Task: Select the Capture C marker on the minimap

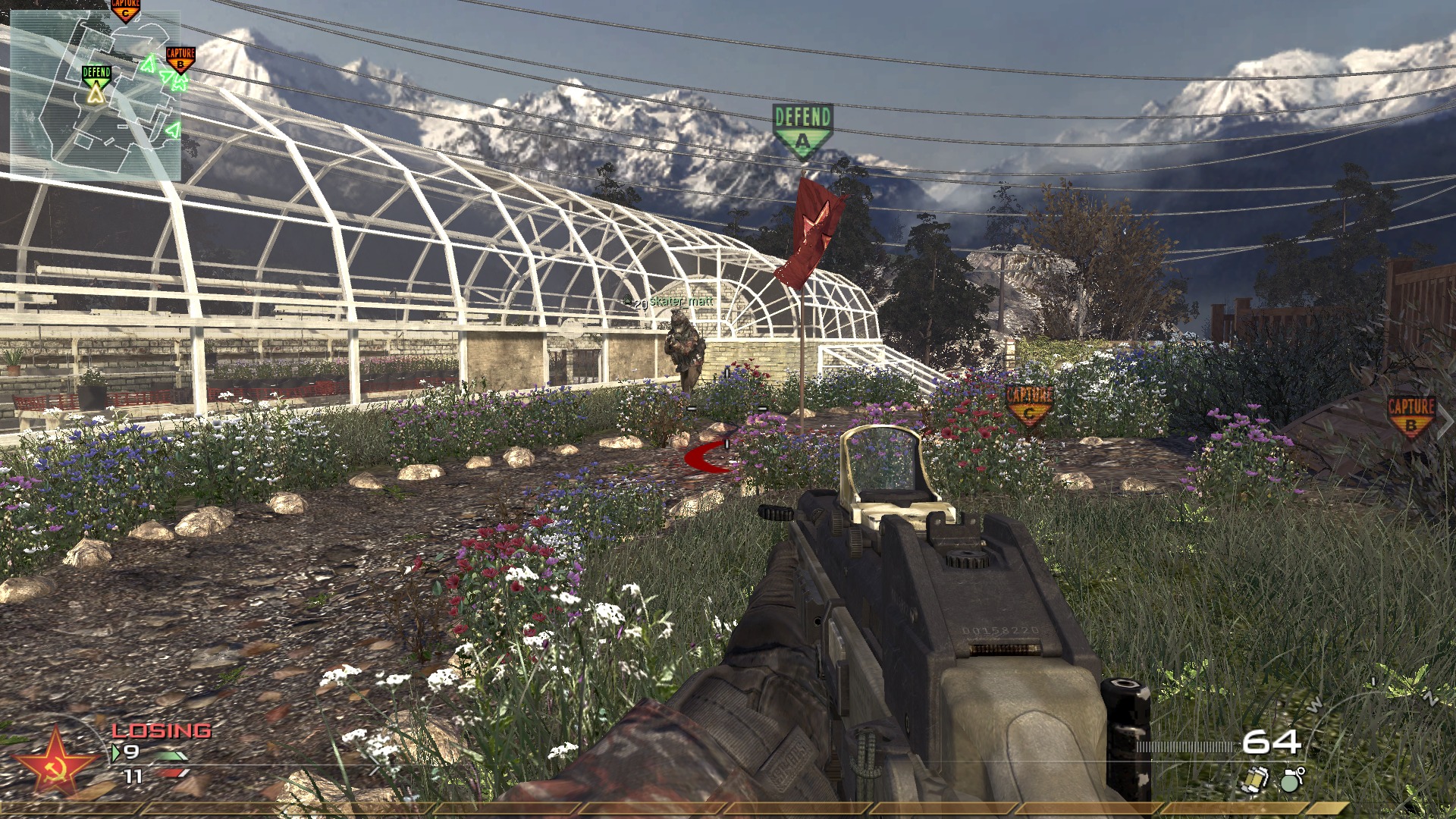Action: (126, 10)
